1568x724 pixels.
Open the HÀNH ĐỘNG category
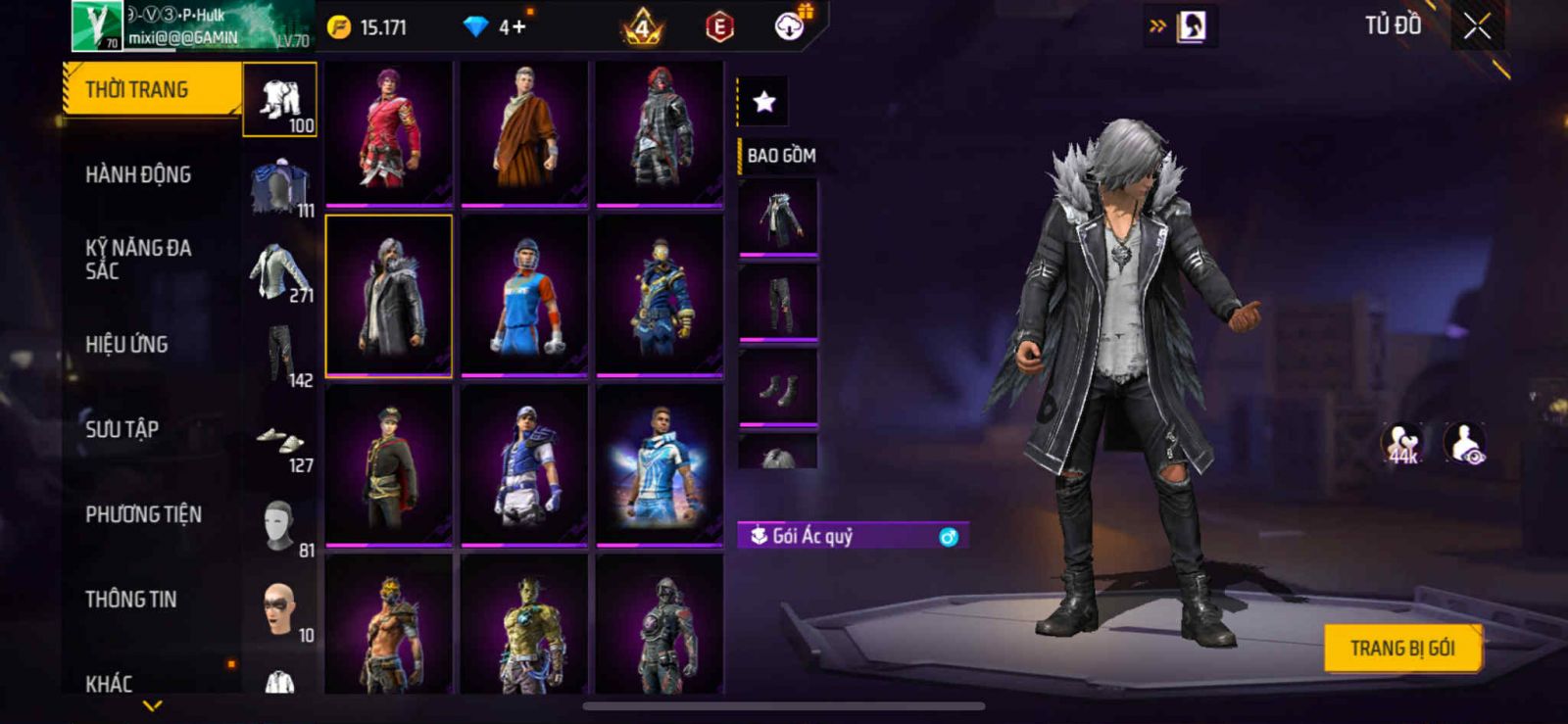click(x=138, y=174)
